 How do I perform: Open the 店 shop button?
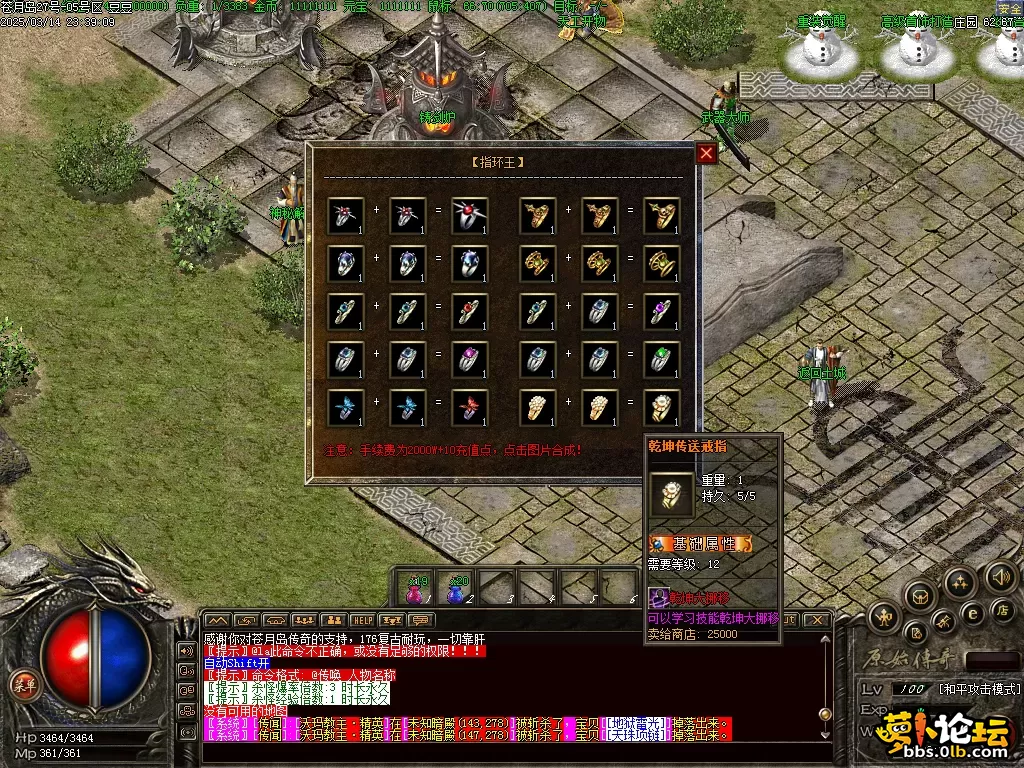(x=1003, y=609)
